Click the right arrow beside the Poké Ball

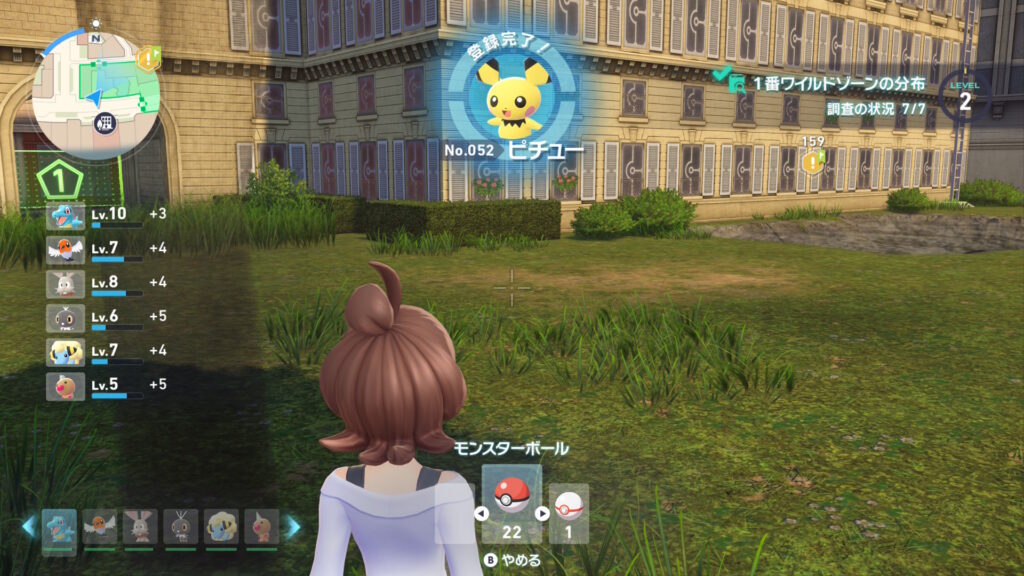coord(542,514)
